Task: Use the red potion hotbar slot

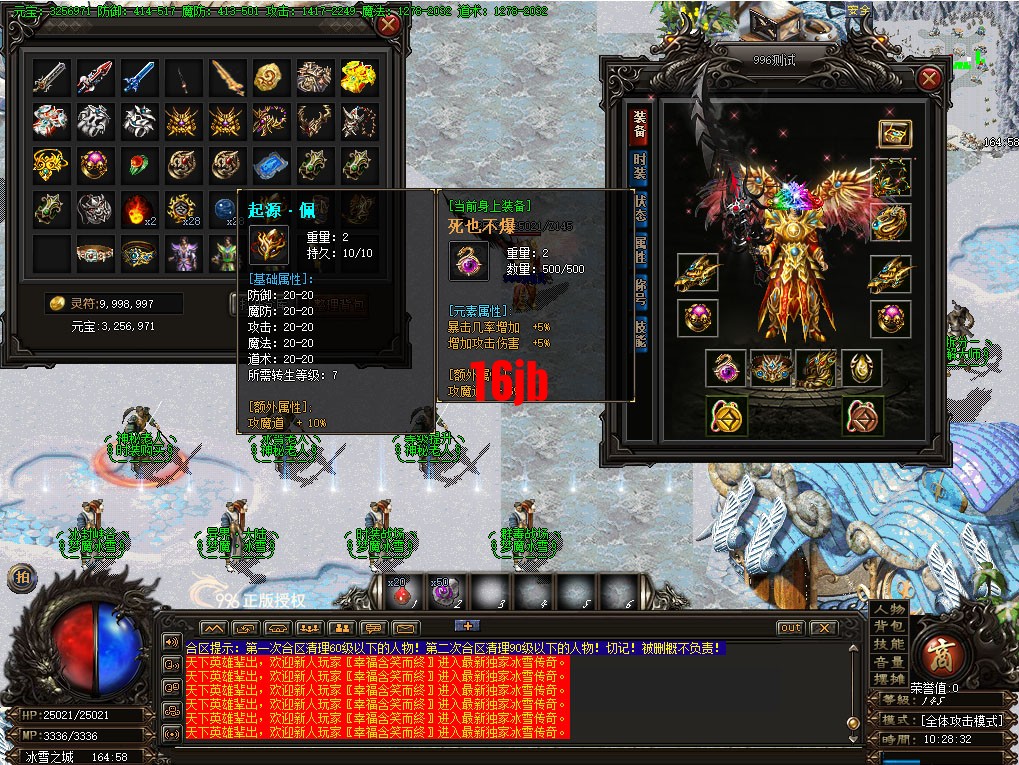Action: (401, 594)
